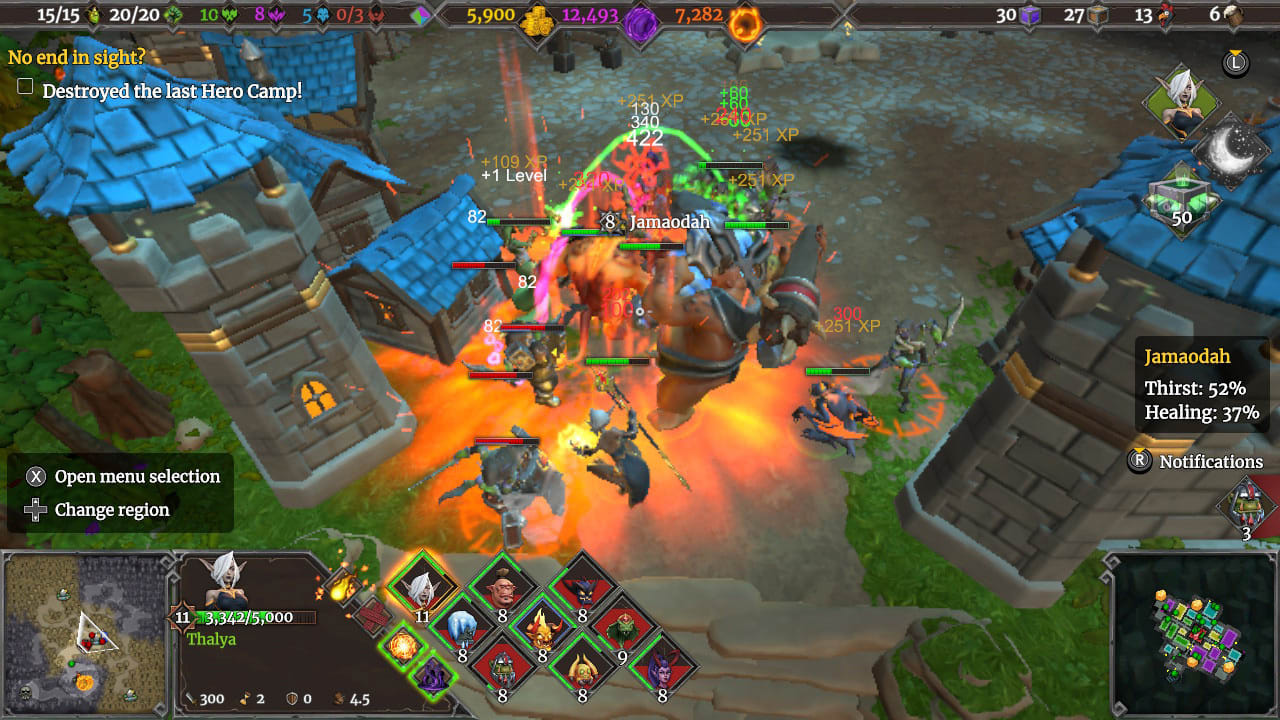Screen dimensions: 1280x720
Task: Toggle the L timer button at top right
Action: (x=1236, y=62)
